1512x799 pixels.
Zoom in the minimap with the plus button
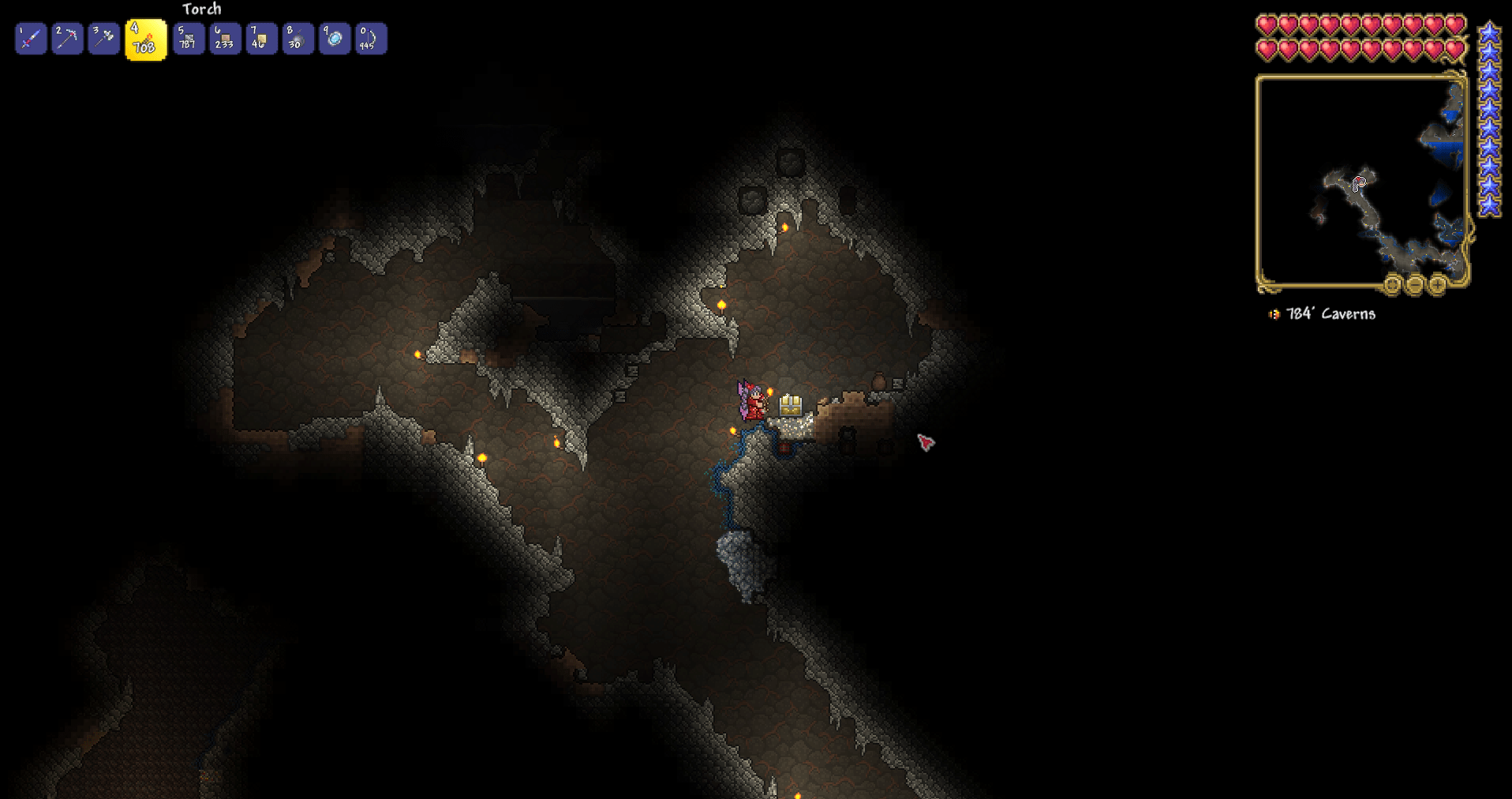pyautogui.click(x=1437, y=285)
